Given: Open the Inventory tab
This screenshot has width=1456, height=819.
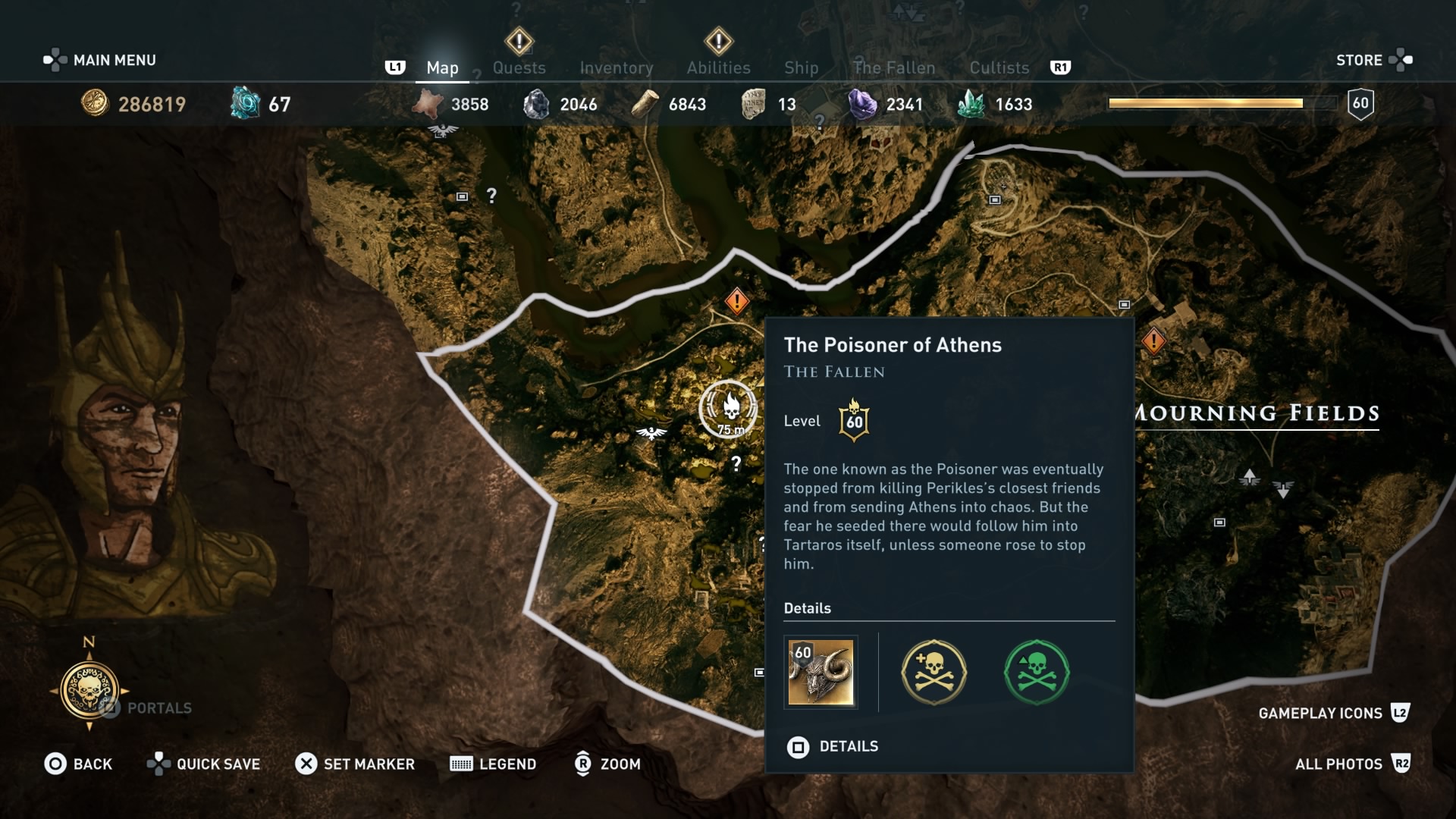Looking at the screenshot, I should tap(616, 67).
